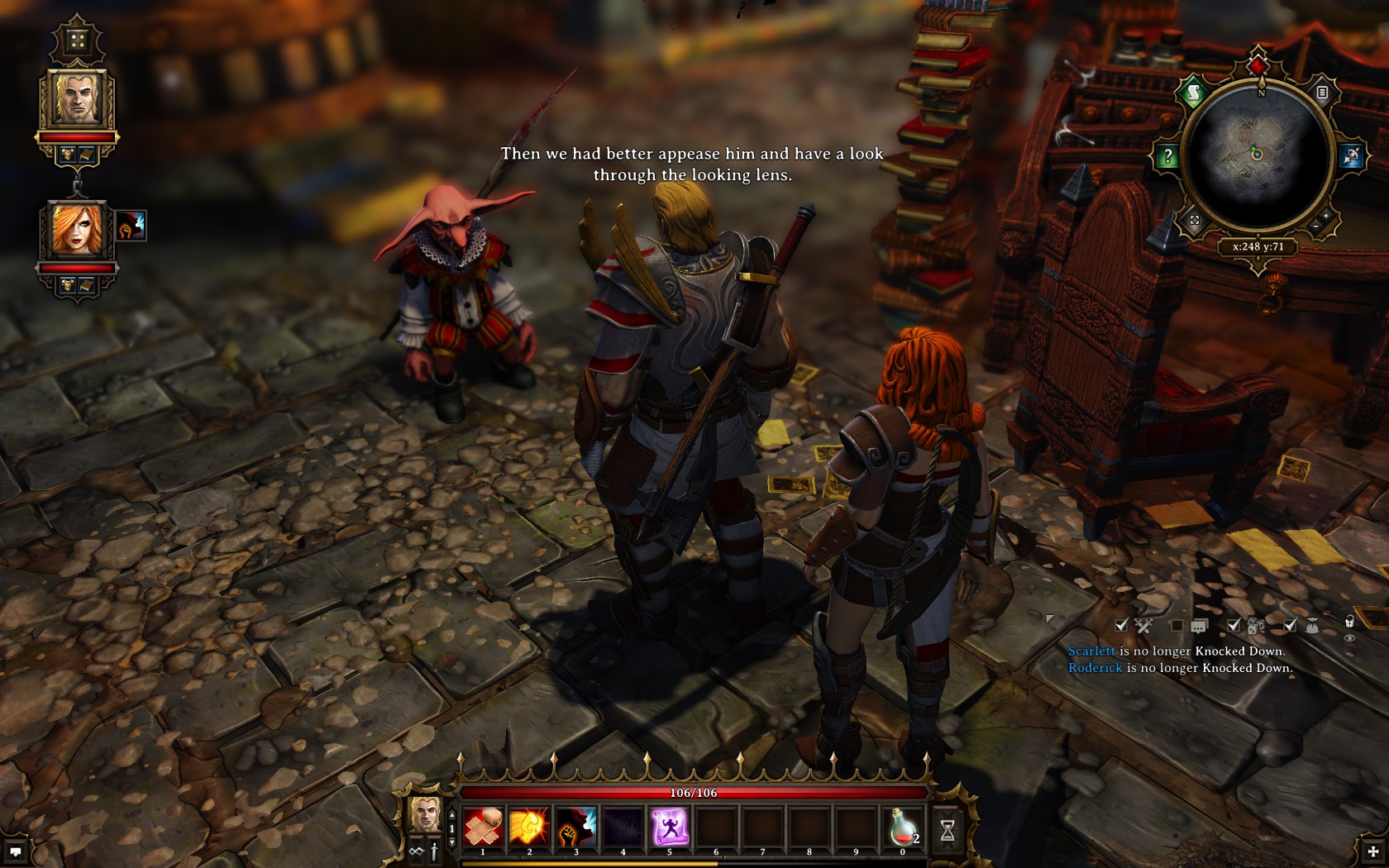Open the list menu icon by minimap
The height and width of the screenshot is (868, 1389).
(1322, 93)
